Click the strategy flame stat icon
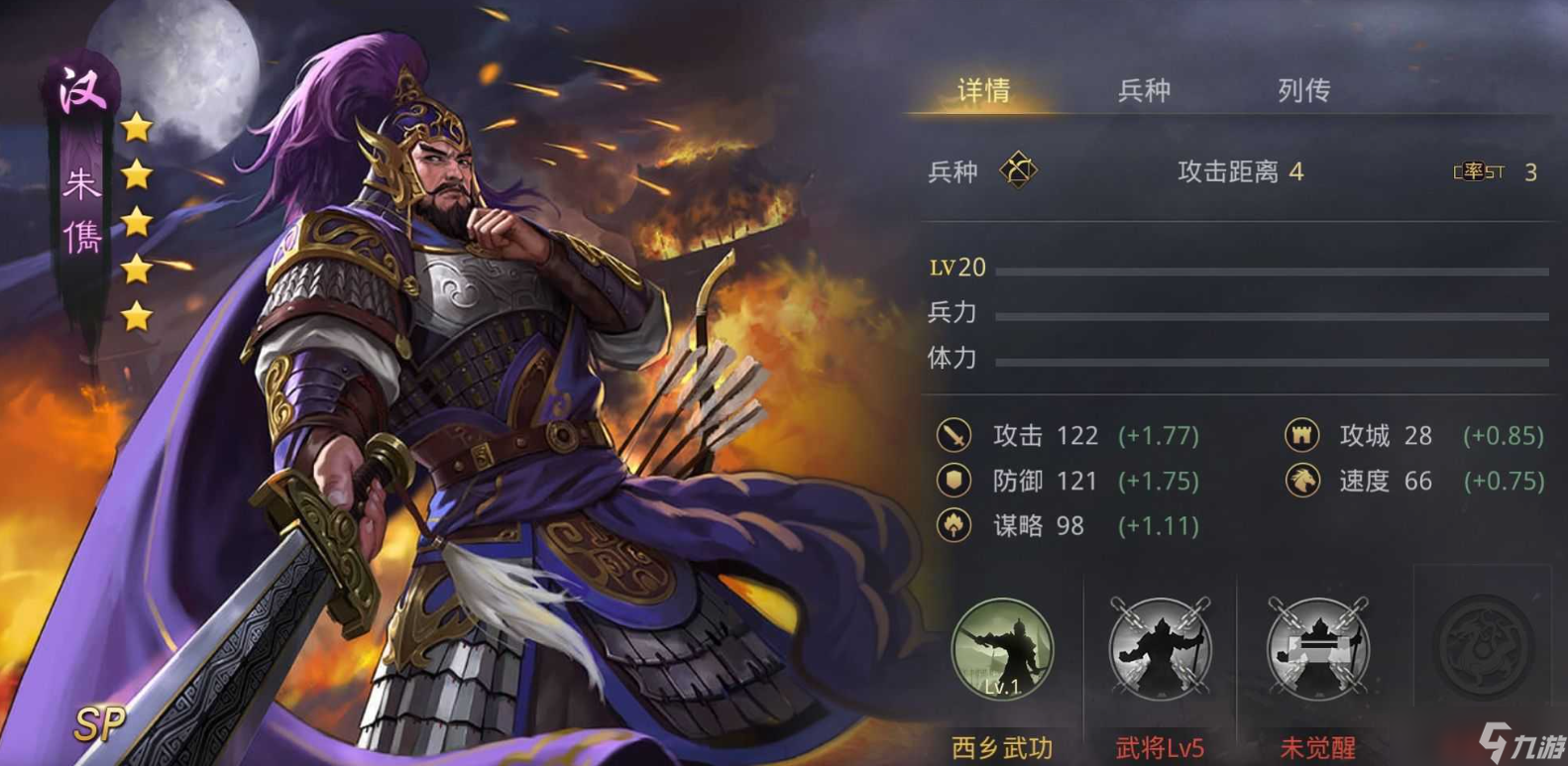The height and width of the screenshot is (766, 1568). [x=953, y=526]
